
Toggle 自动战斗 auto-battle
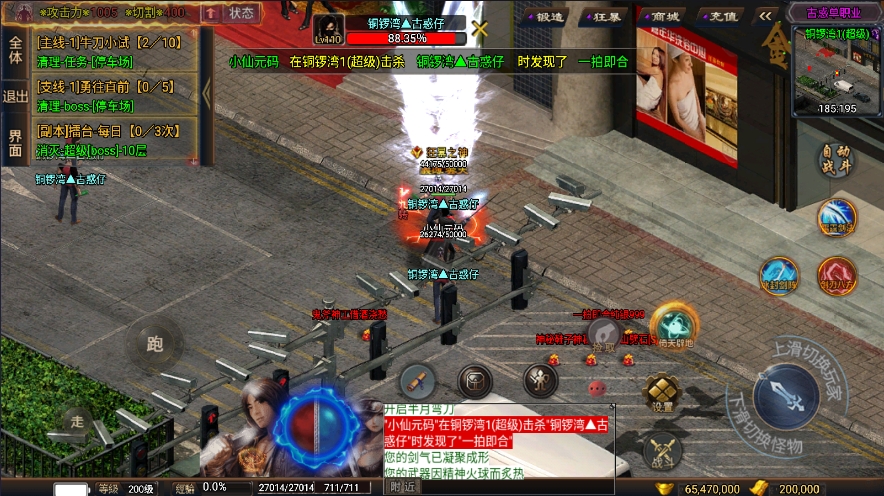(836, 159)
